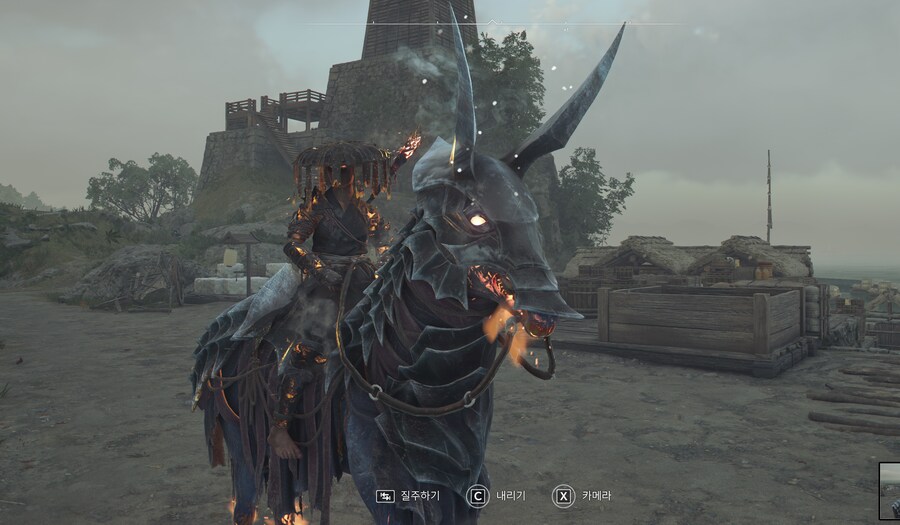Open the small preview thumbnail in the corner

890,491
